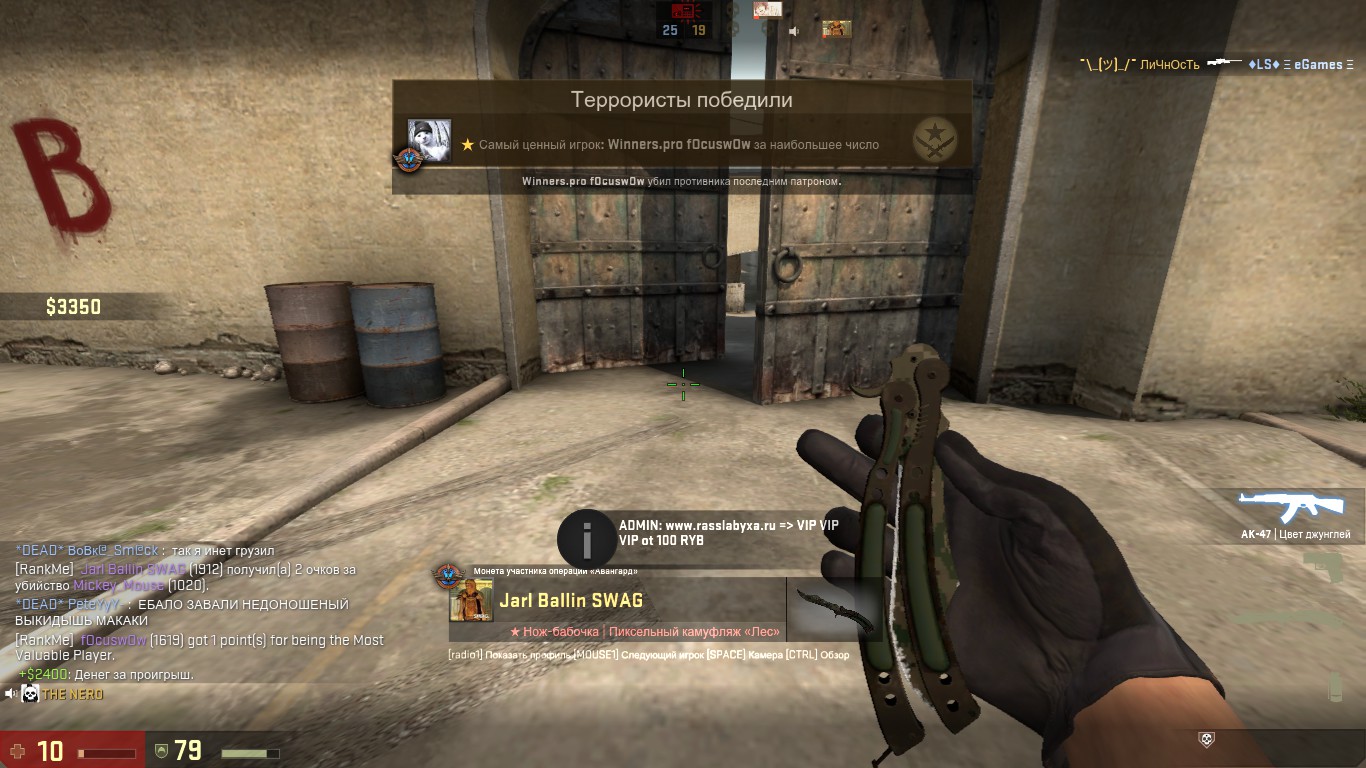Click the skull icon in bottom-right bar
This screenshot has width=1366, height=768.
[1207, 739]
